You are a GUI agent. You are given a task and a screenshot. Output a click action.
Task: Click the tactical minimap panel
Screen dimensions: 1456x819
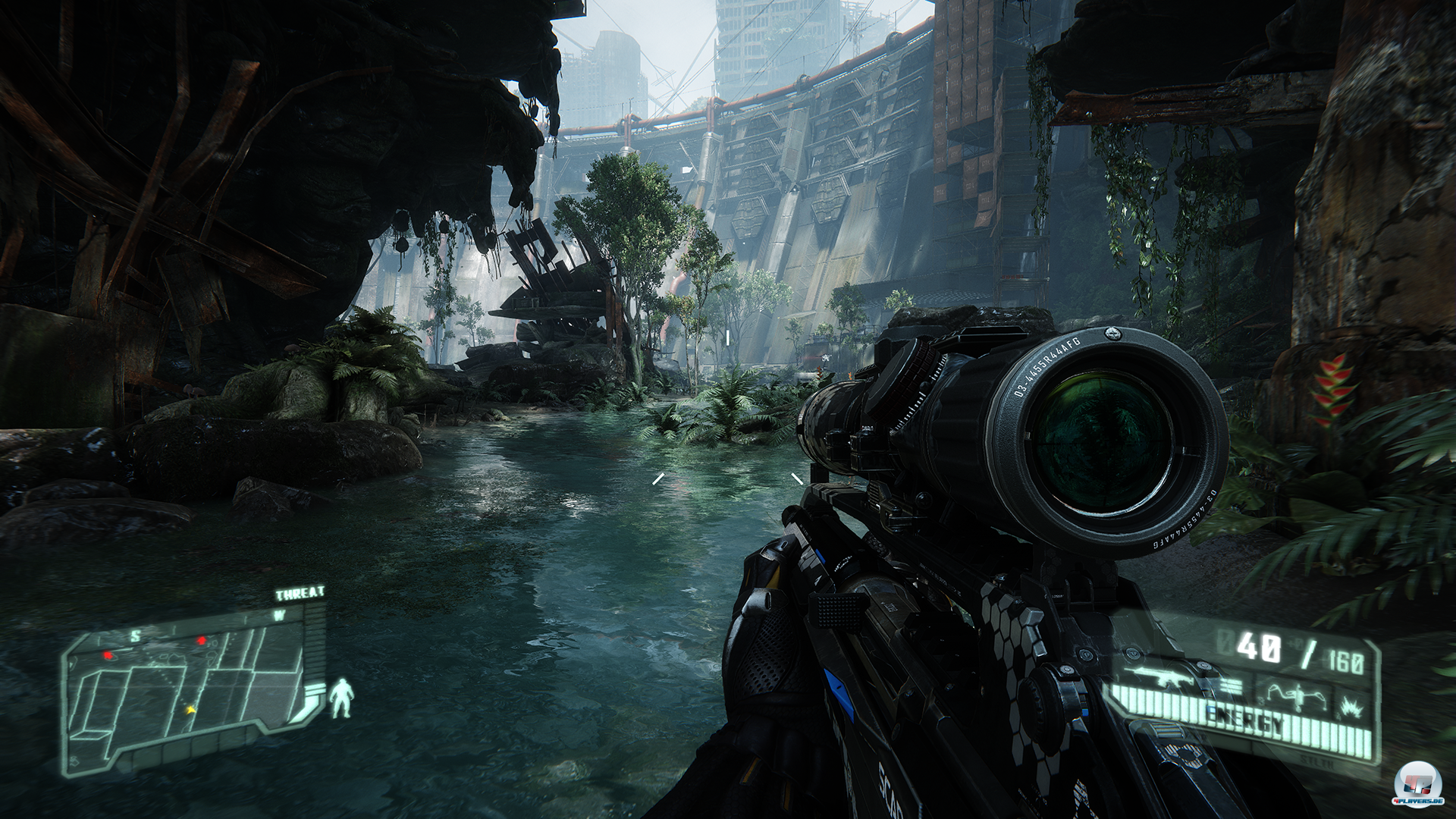tap(188, 690)
